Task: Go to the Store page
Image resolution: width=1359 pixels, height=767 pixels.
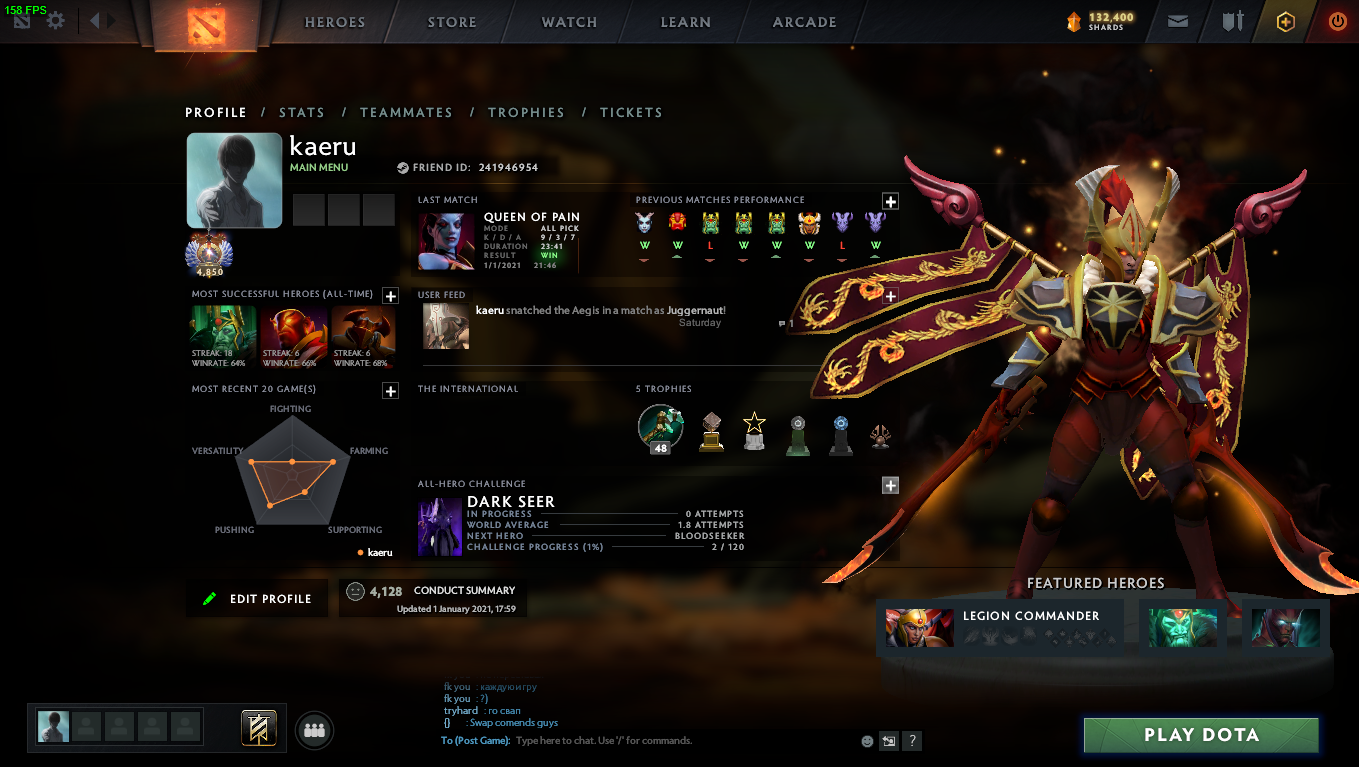Action: (452, 22)
